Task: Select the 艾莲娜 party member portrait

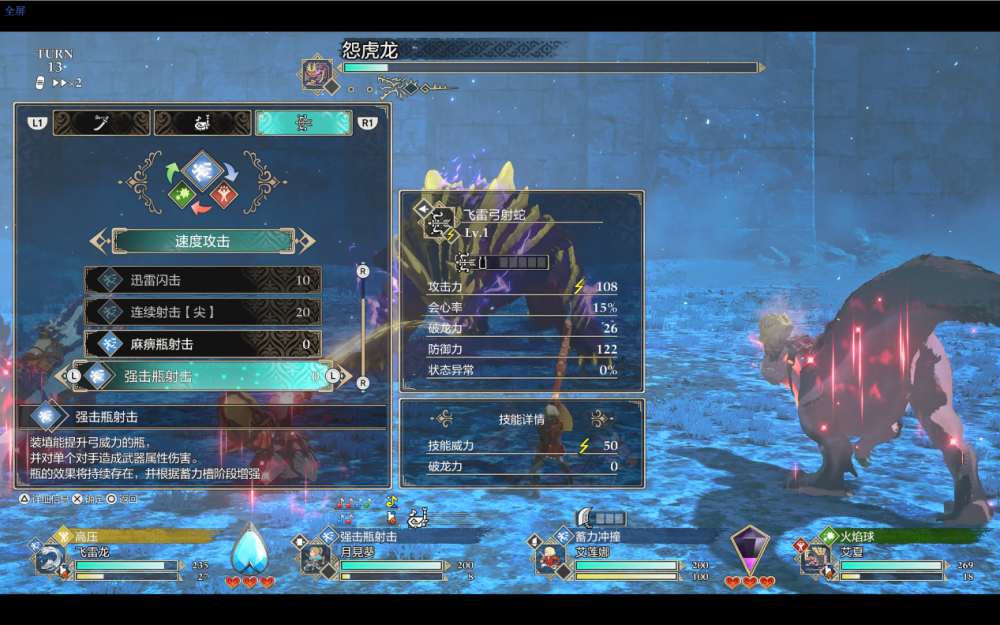Action: 549,558
